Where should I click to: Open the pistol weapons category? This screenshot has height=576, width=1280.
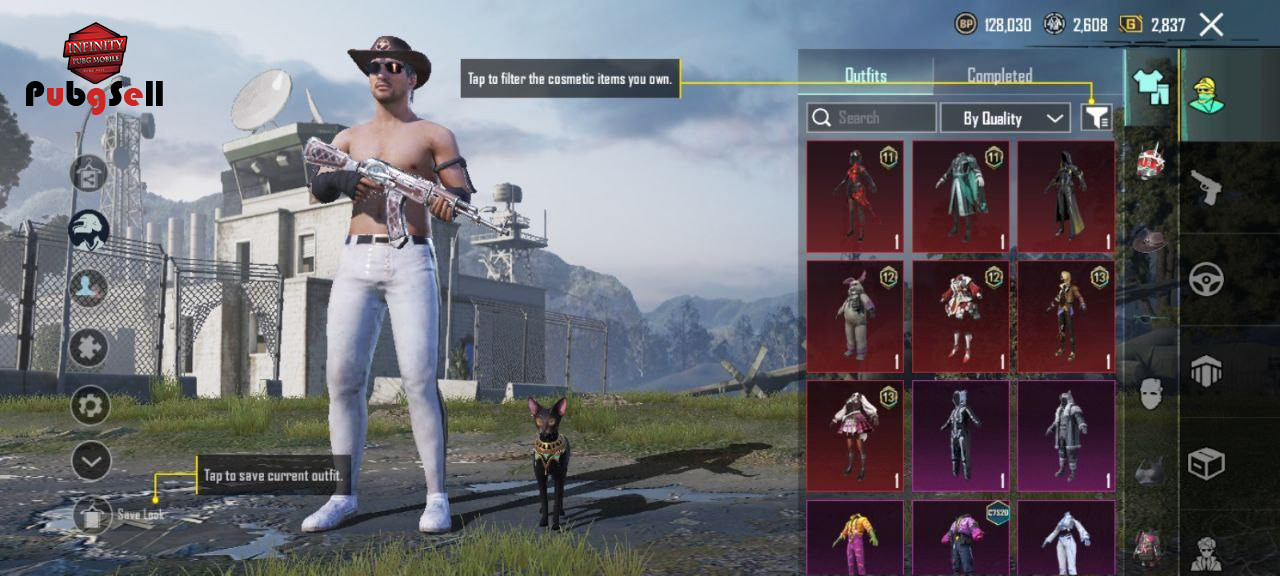click(x=1207, y=186)
